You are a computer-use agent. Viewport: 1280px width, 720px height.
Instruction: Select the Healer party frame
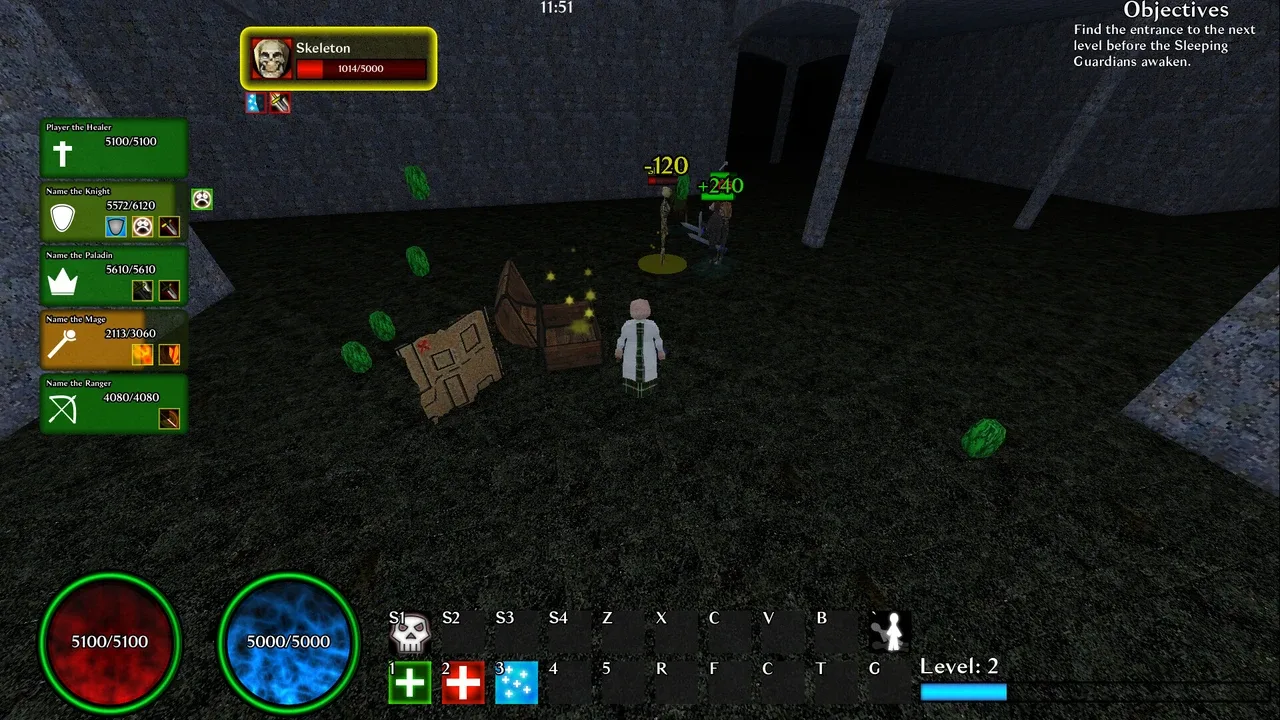113,147
